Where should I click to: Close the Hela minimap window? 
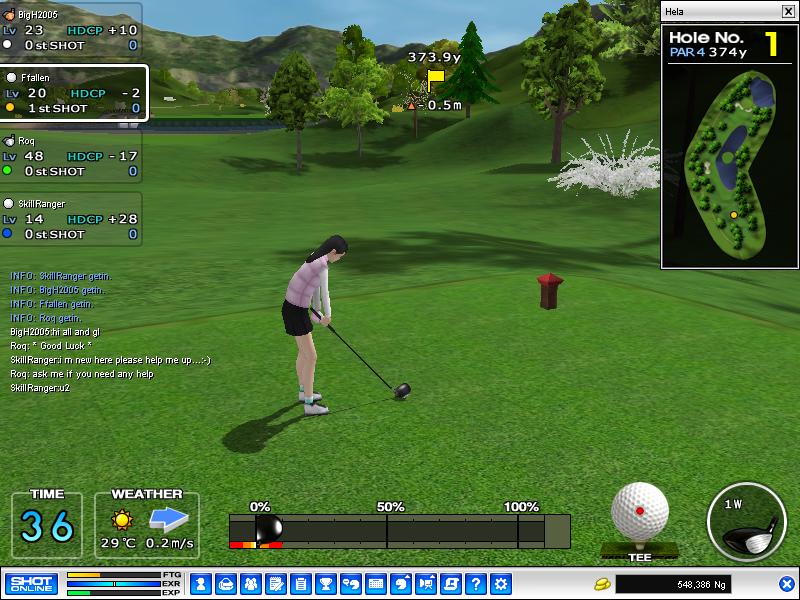tap(788, 11)
